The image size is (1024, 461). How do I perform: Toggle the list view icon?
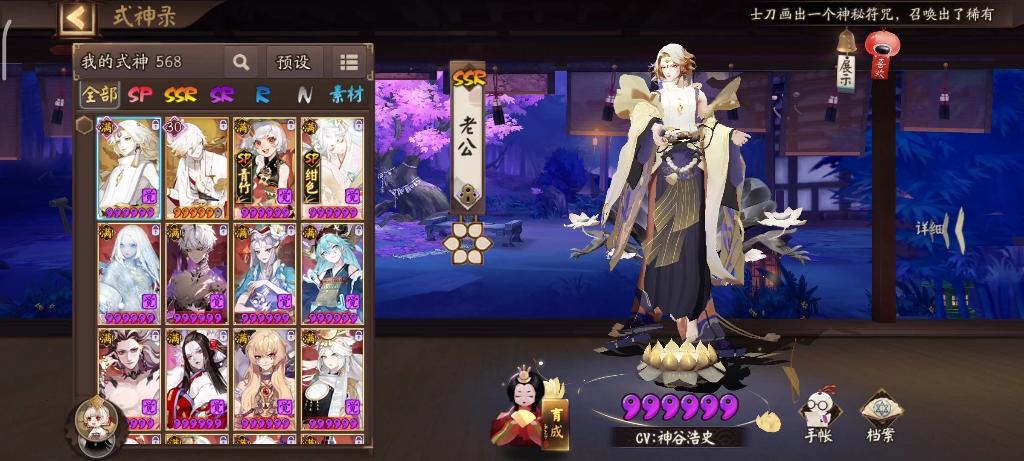click(x=348, y=62)
